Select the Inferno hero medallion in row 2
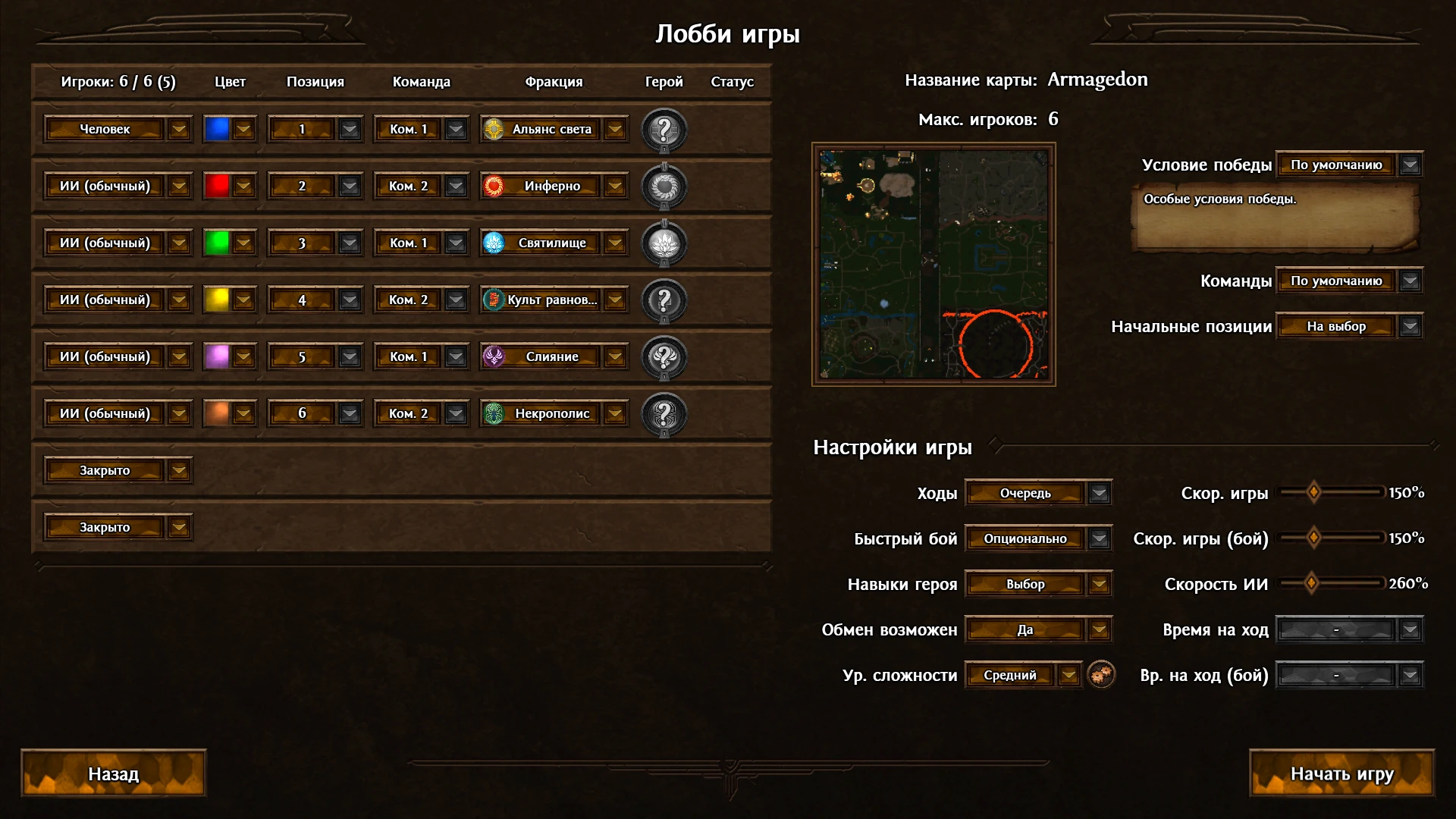Viewport: 1456px width, 819px height. (x=664, y=186)
